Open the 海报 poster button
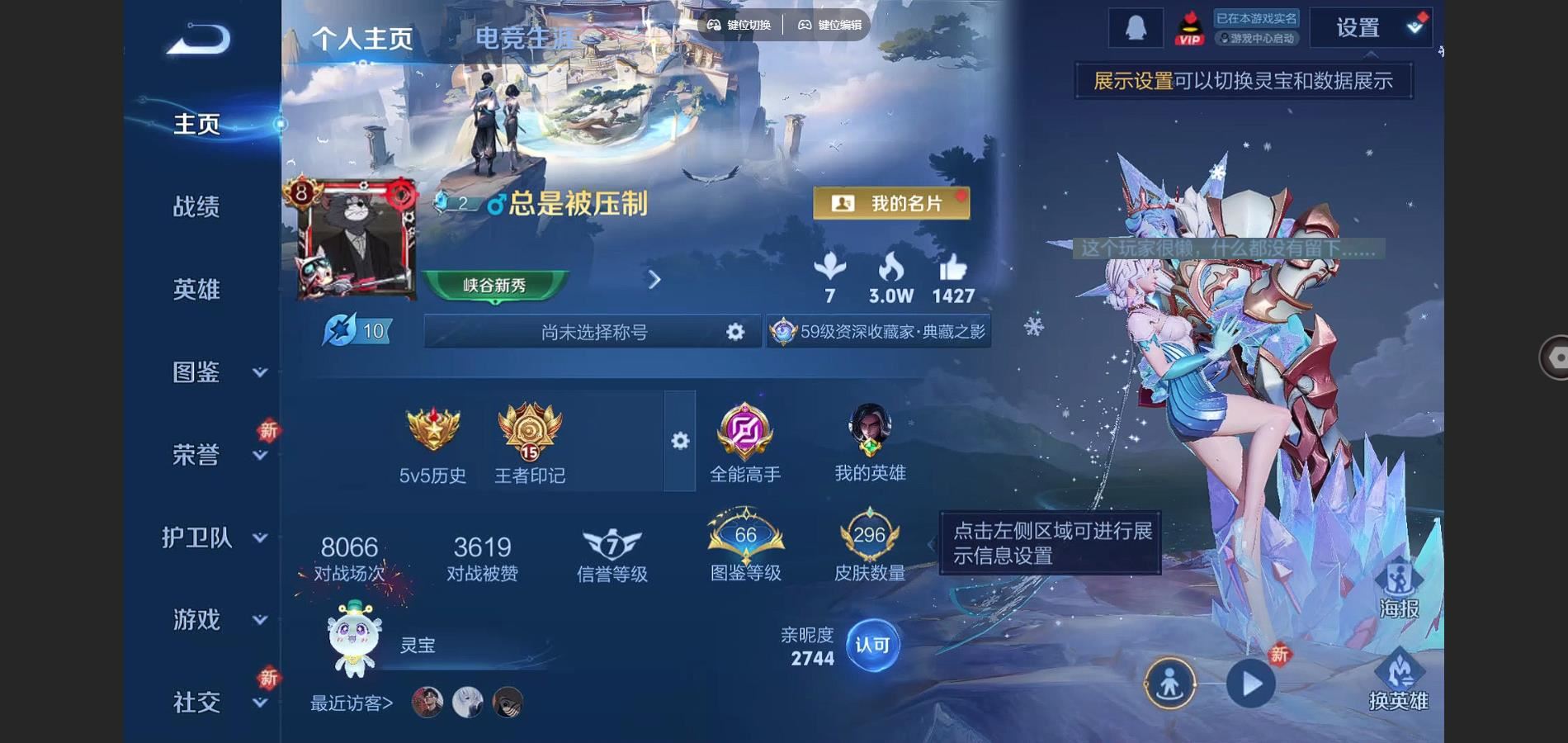Viewport: 1568px width, 743px height. (x=1399, y=589)
